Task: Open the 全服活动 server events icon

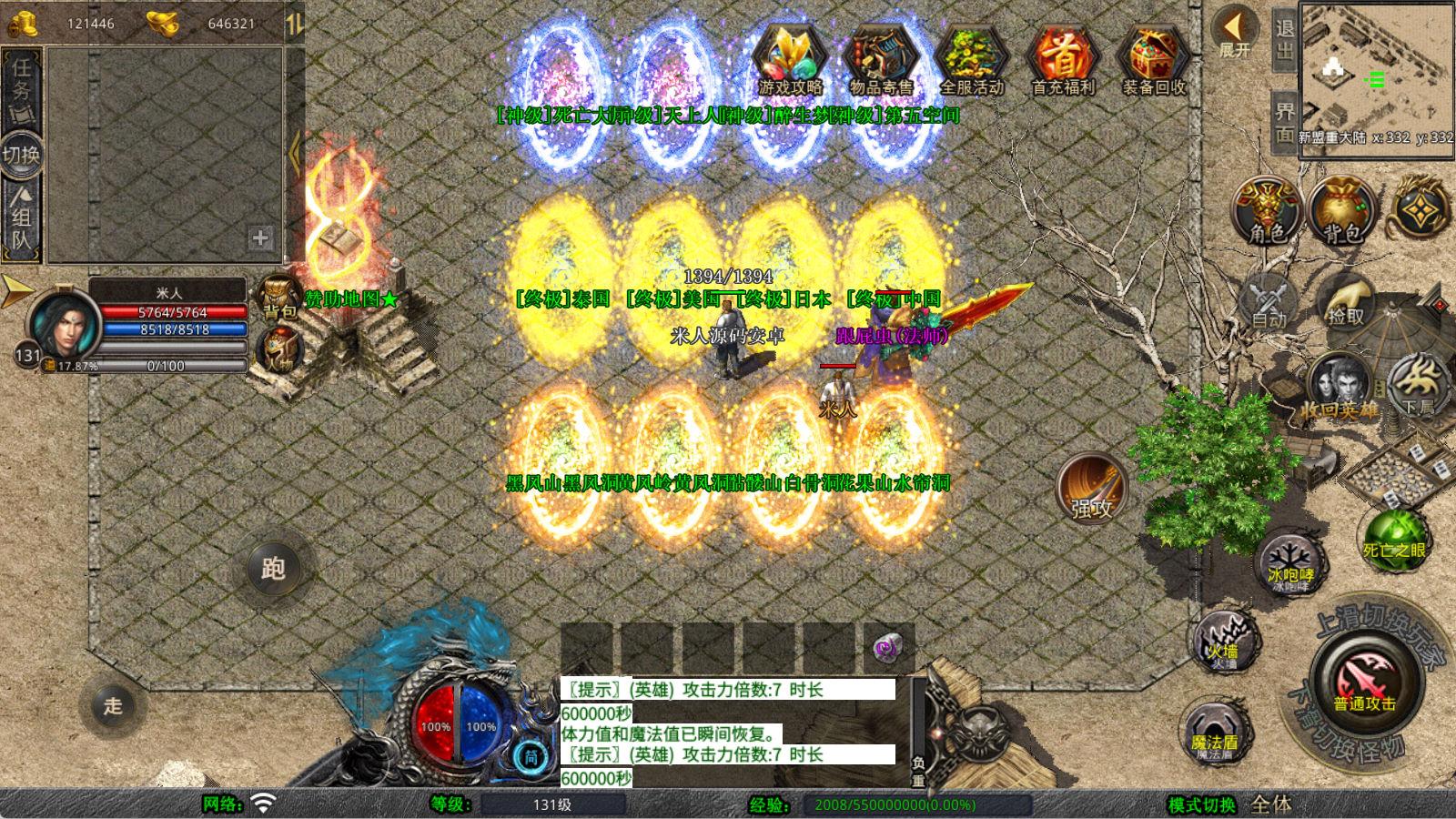Action: pos(971,58)
